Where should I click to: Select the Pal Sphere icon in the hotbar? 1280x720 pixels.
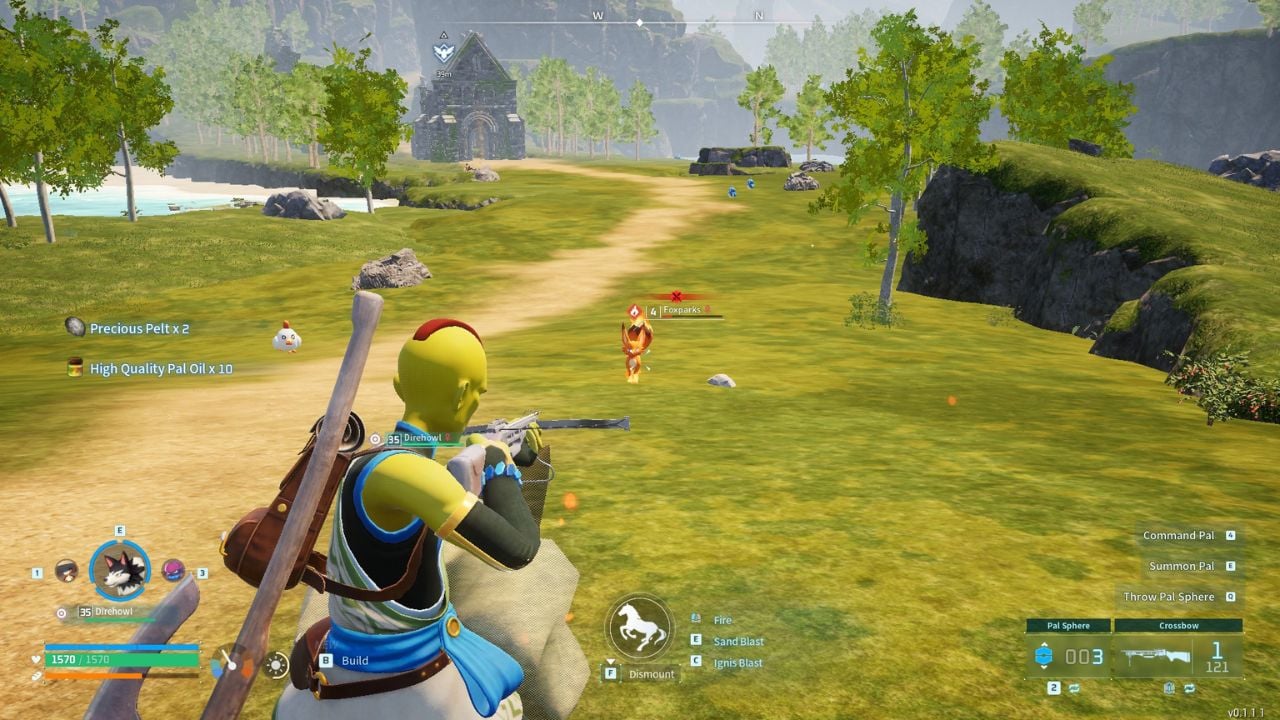[1045, 654]
